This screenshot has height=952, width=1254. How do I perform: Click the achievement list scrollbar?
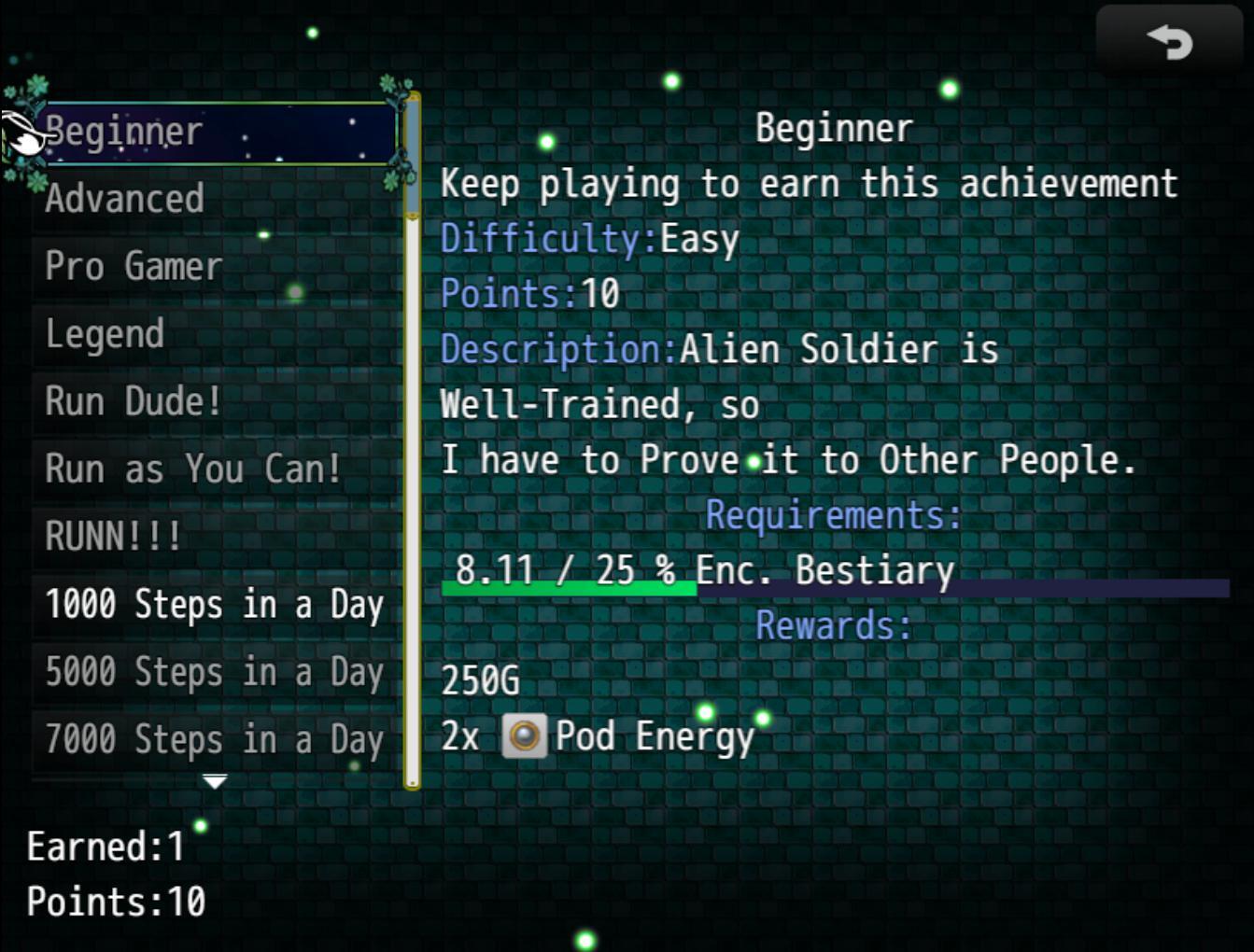coord(412,439)
